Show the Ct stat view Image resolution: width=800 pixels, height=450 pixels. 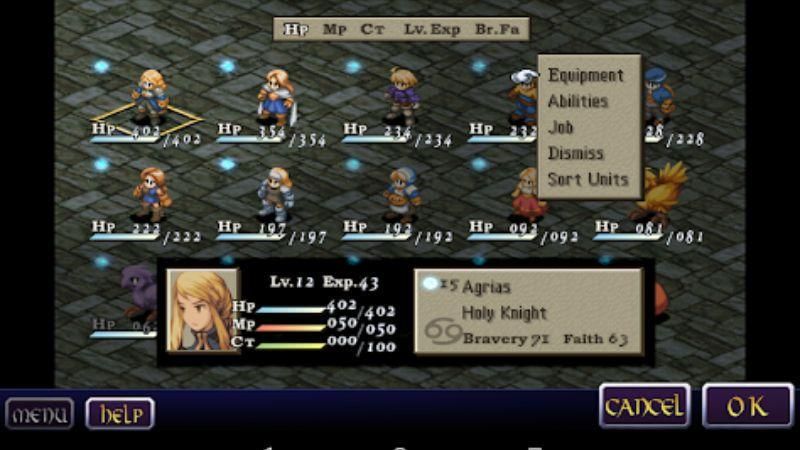pos(374,30)
